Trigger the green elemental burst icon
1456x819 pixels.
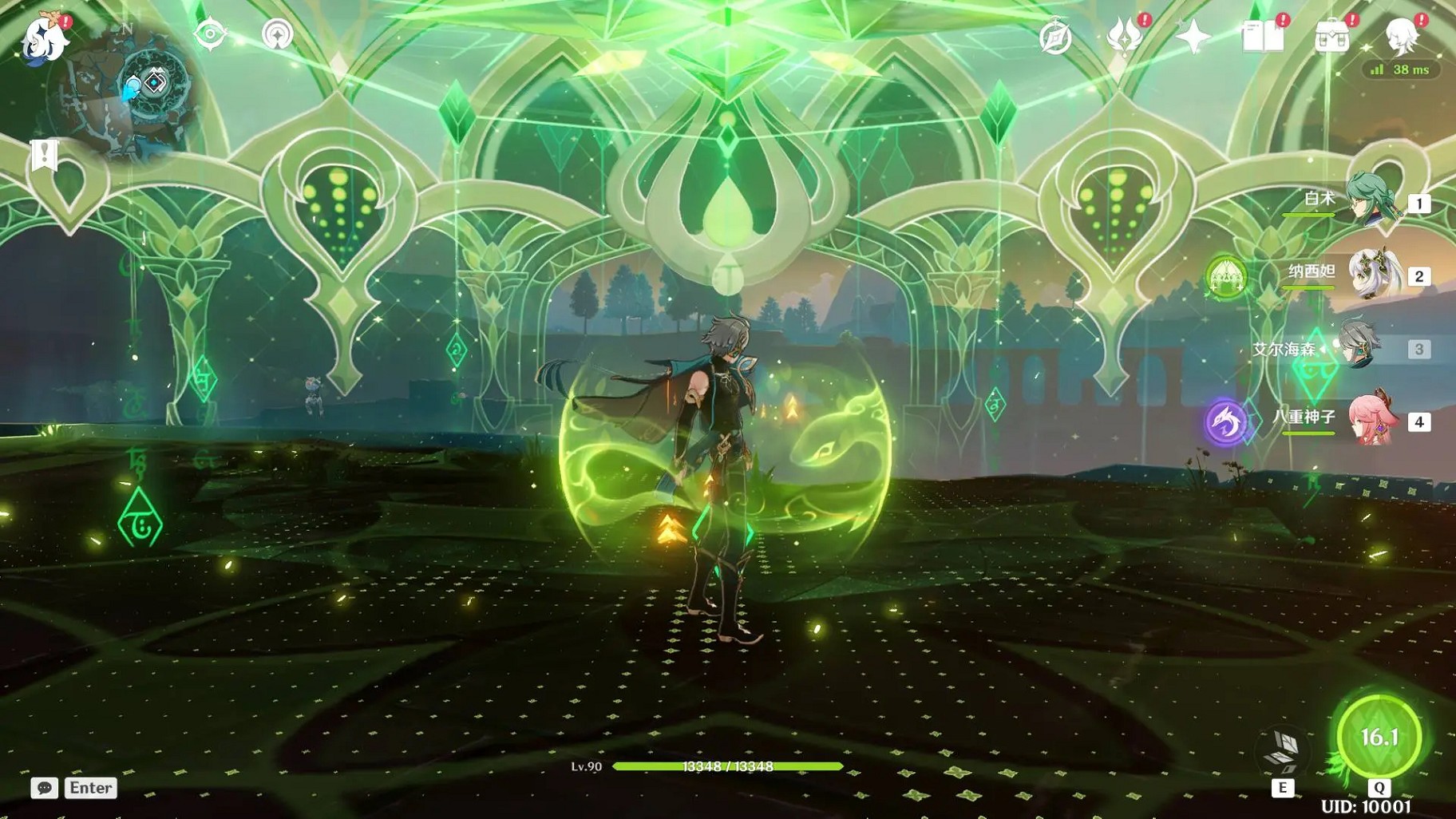click(x=1379, y=737)
